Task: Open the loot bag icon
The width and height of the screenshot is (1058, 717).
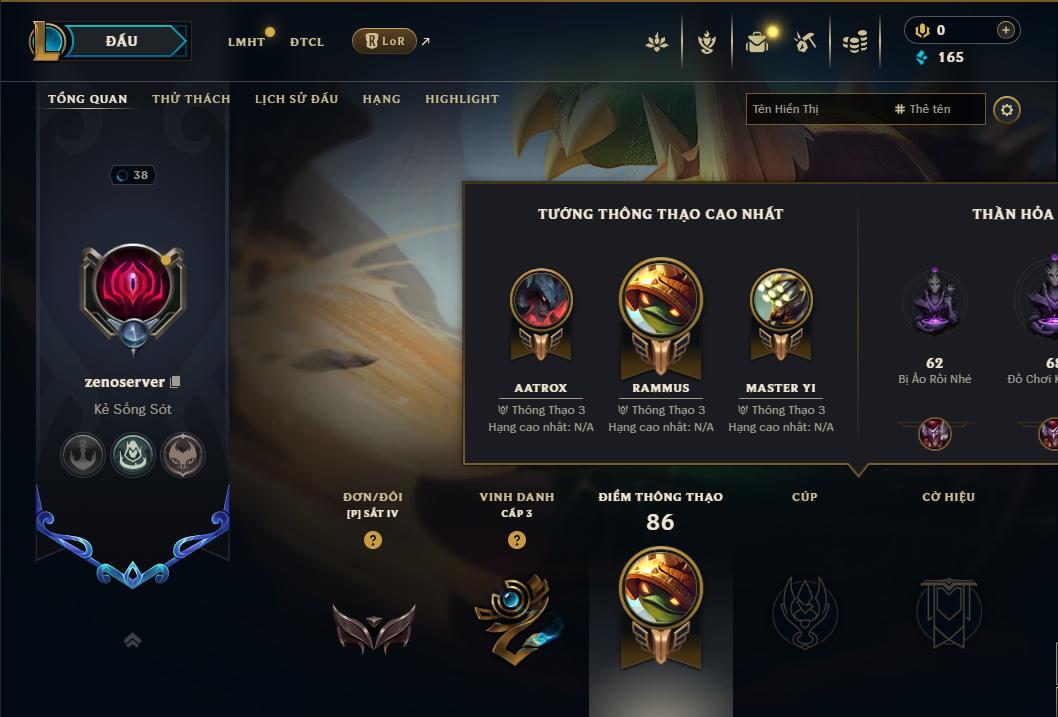Action: 757,42
